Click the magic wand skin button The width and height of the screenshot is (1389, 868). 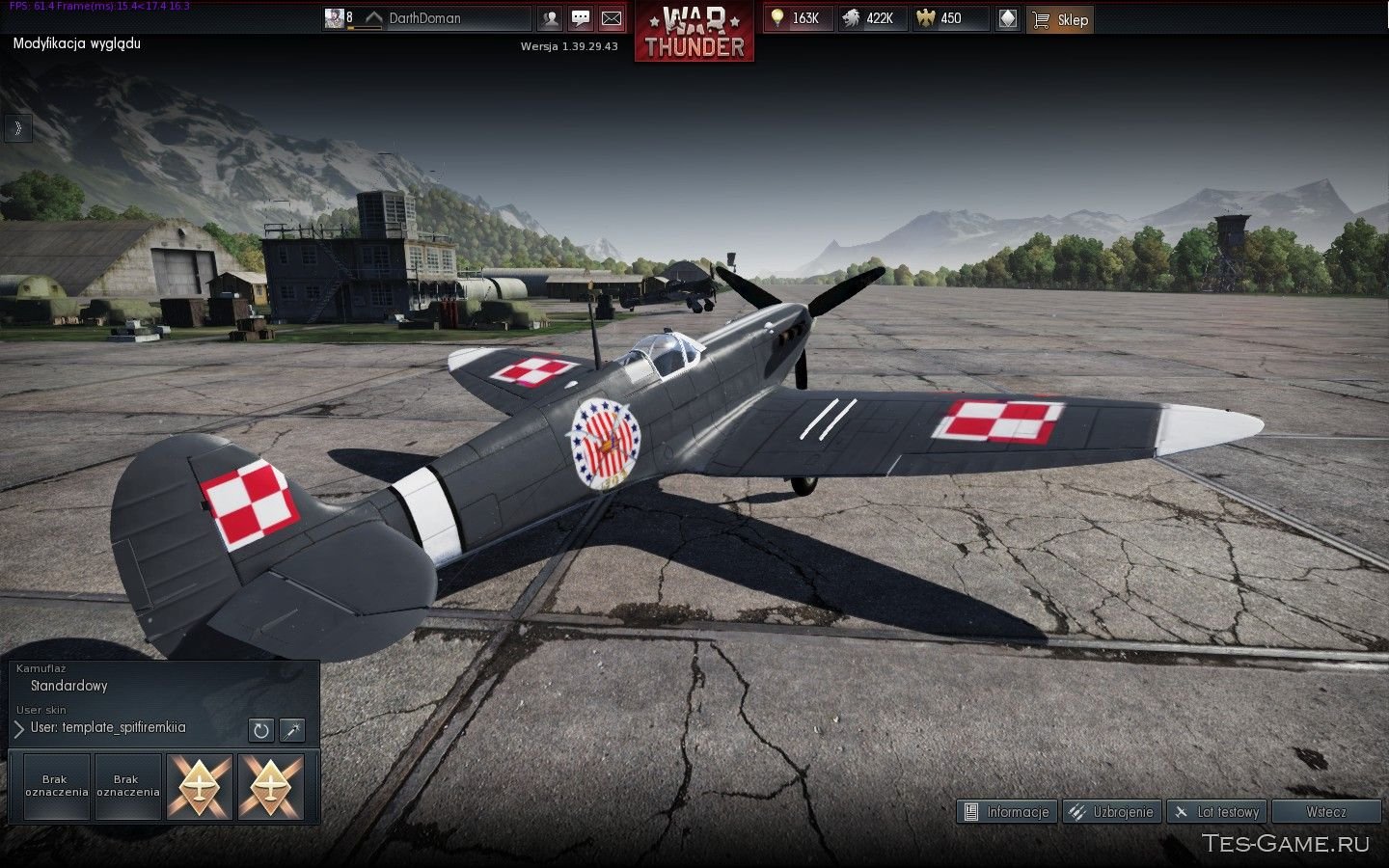click(x=292, y=730)
